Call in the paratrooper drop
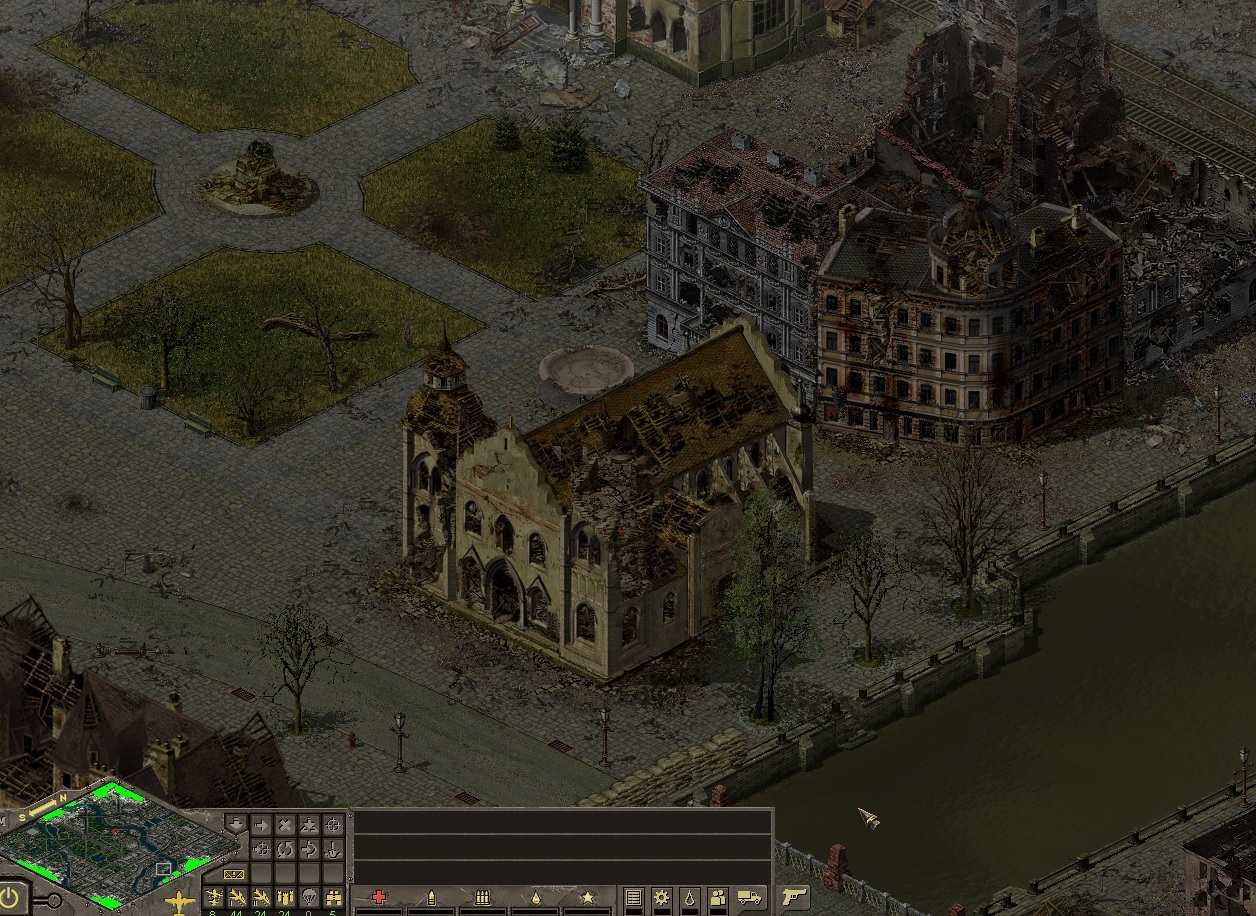The height and width of the screenshot is (916, 1256). click(x=309, y=896)
